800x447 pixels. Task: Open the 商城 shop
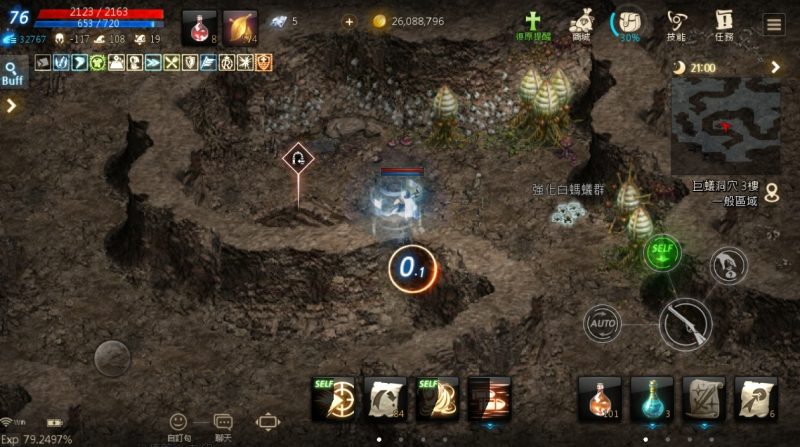581,24
